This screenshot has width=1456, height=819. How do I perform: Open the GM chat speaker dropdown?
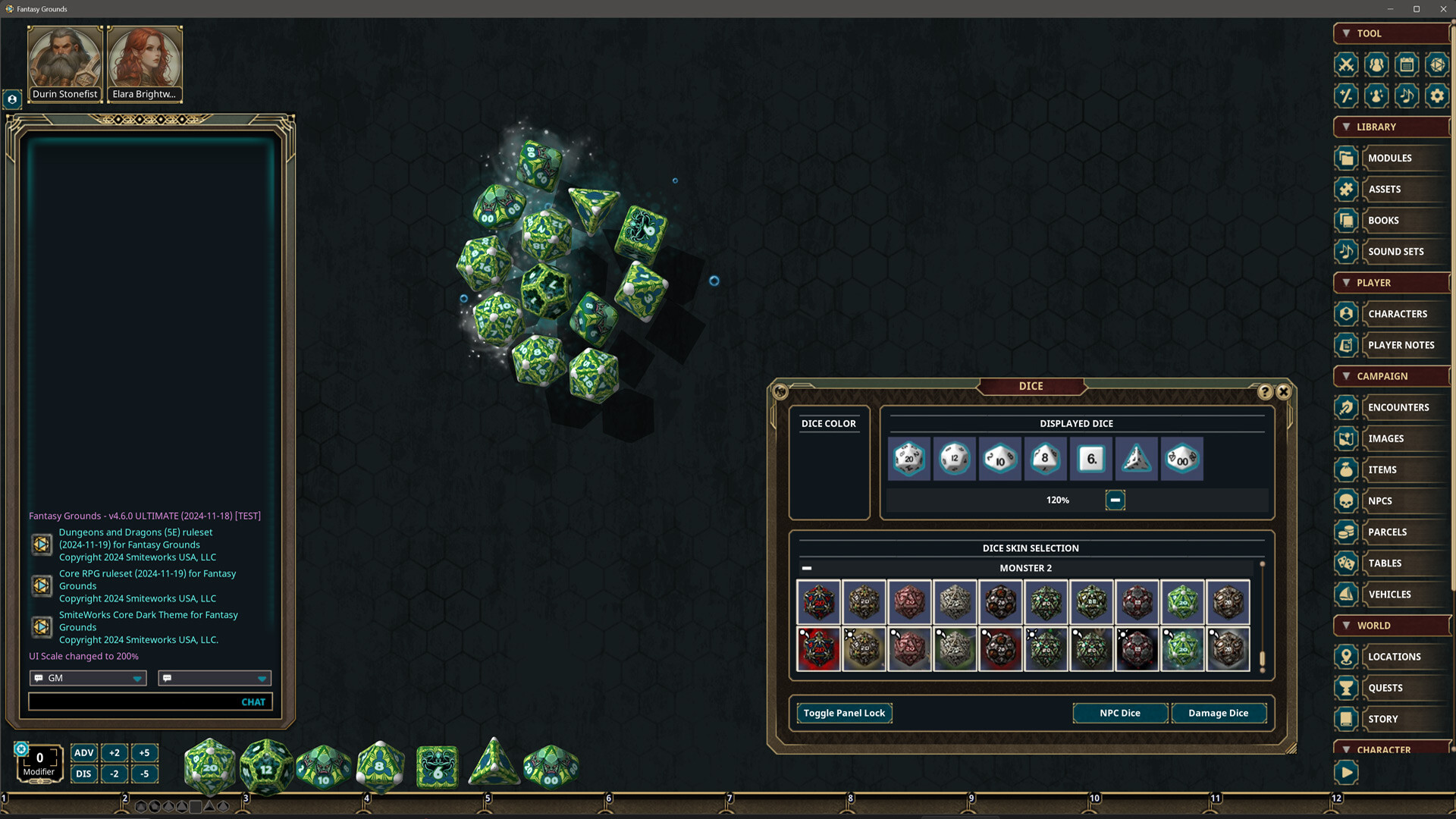click(87, 677)
